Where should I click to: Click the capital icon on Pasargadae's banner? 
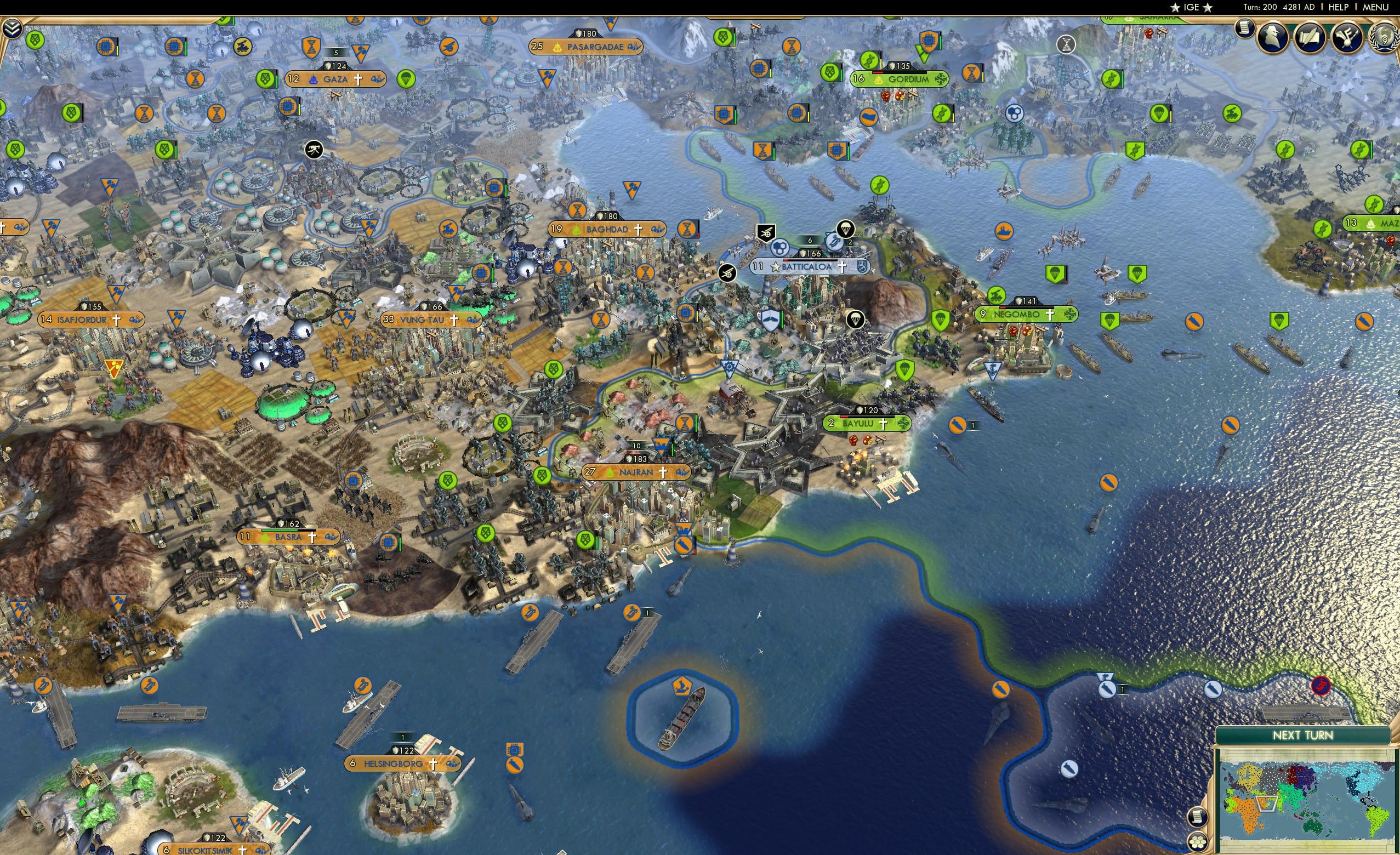click(x=557, y=48)
